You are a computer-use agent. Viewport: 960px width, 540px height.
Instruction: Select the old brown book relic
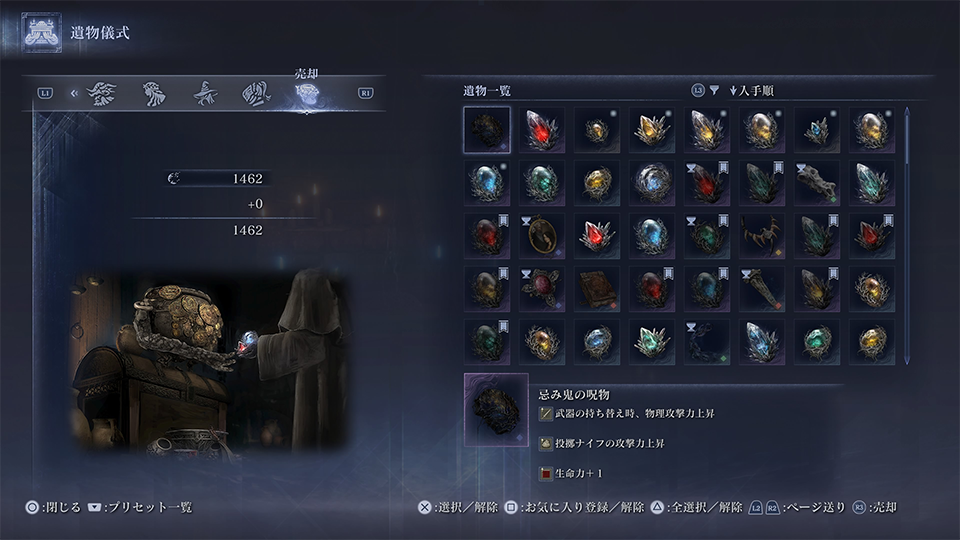(x=595, y=289)
